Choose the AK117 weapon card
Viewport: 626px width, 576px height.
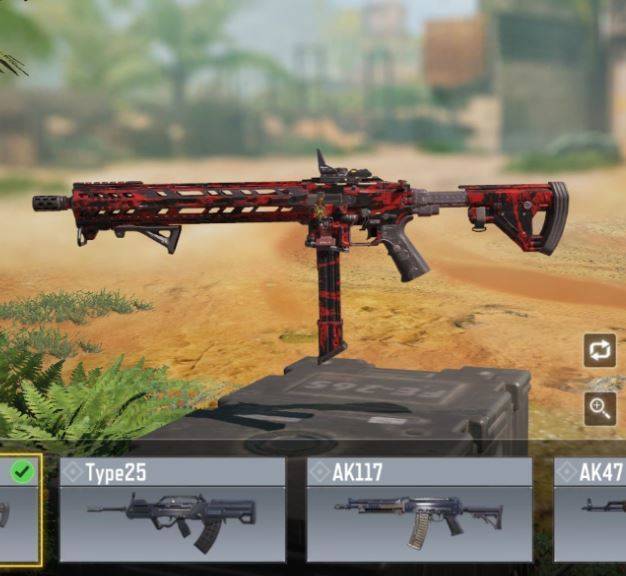pyautogui.click(x=419, y=510)
